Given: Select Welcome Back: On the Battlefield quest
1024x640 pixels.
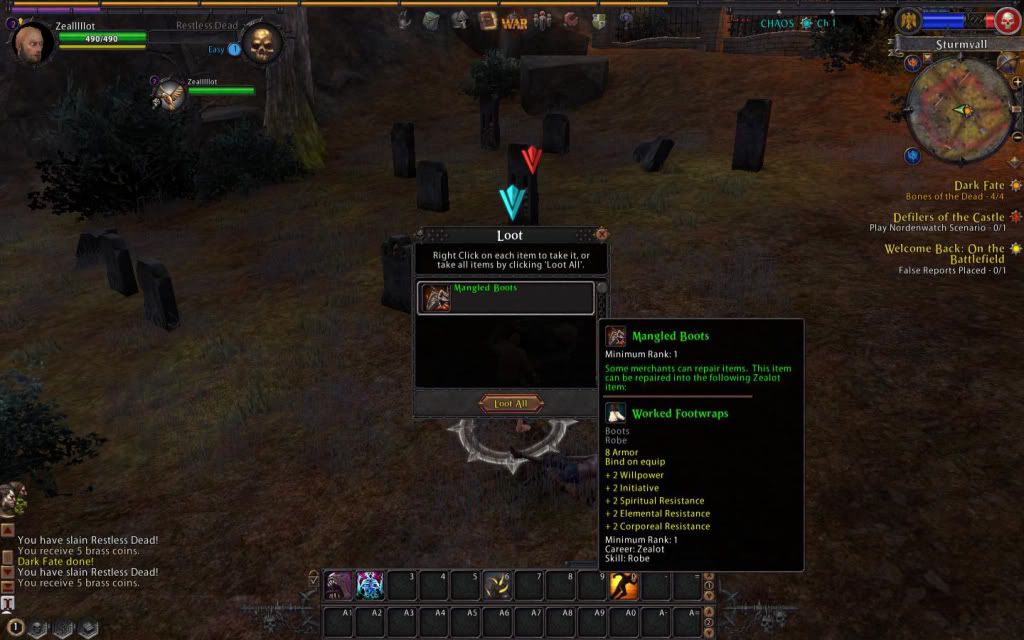Looking at the screenshot, I should pos(945,254).
